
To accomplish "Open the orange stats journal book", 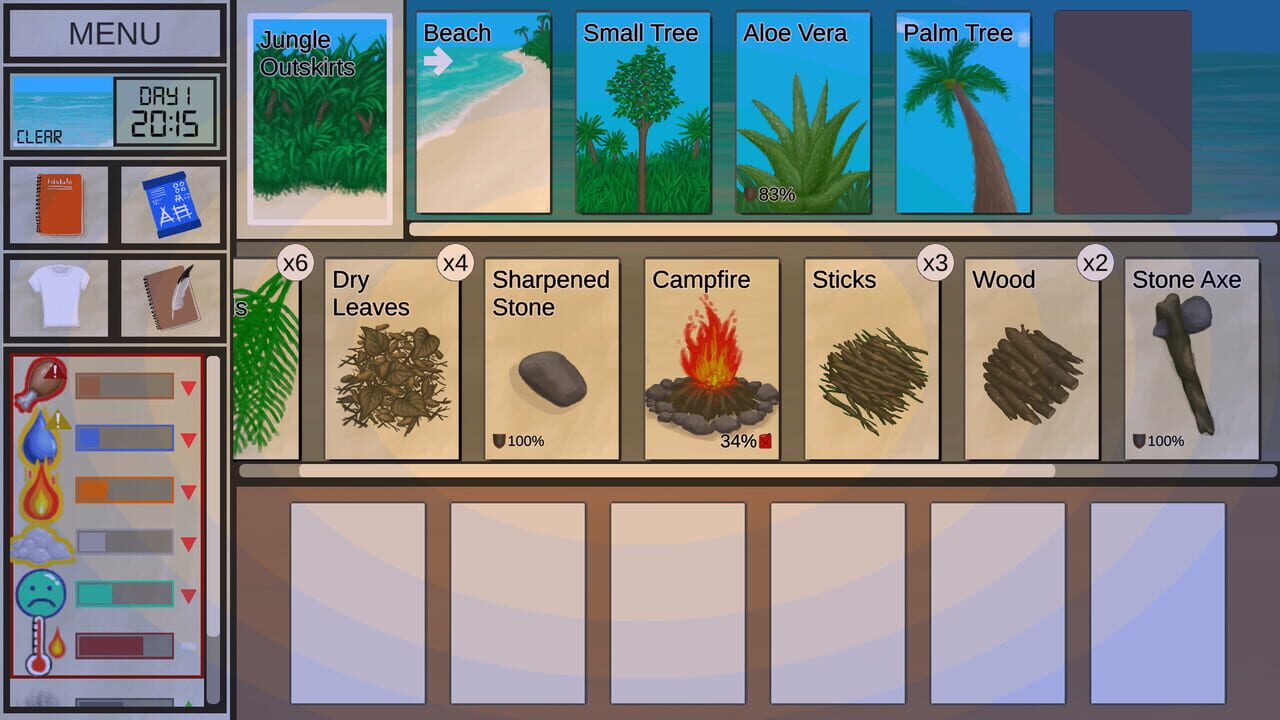I will (57, 205).
